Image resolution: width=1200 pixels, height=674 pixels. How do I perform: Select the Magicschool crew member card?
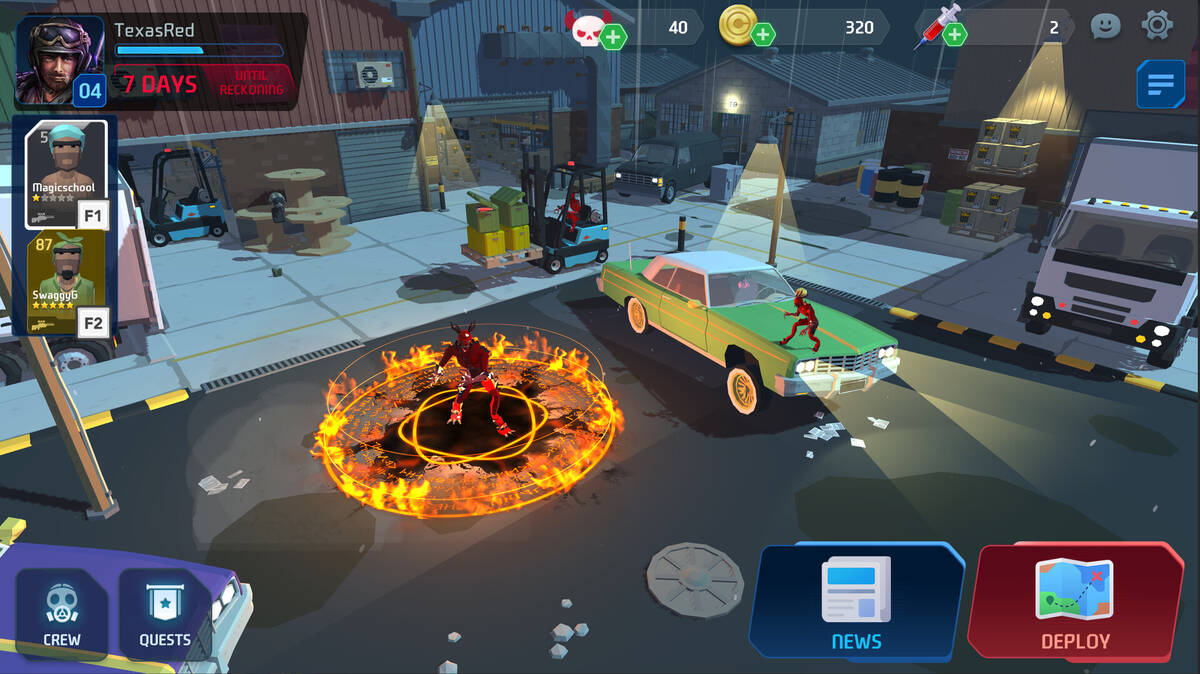(67, 173)
